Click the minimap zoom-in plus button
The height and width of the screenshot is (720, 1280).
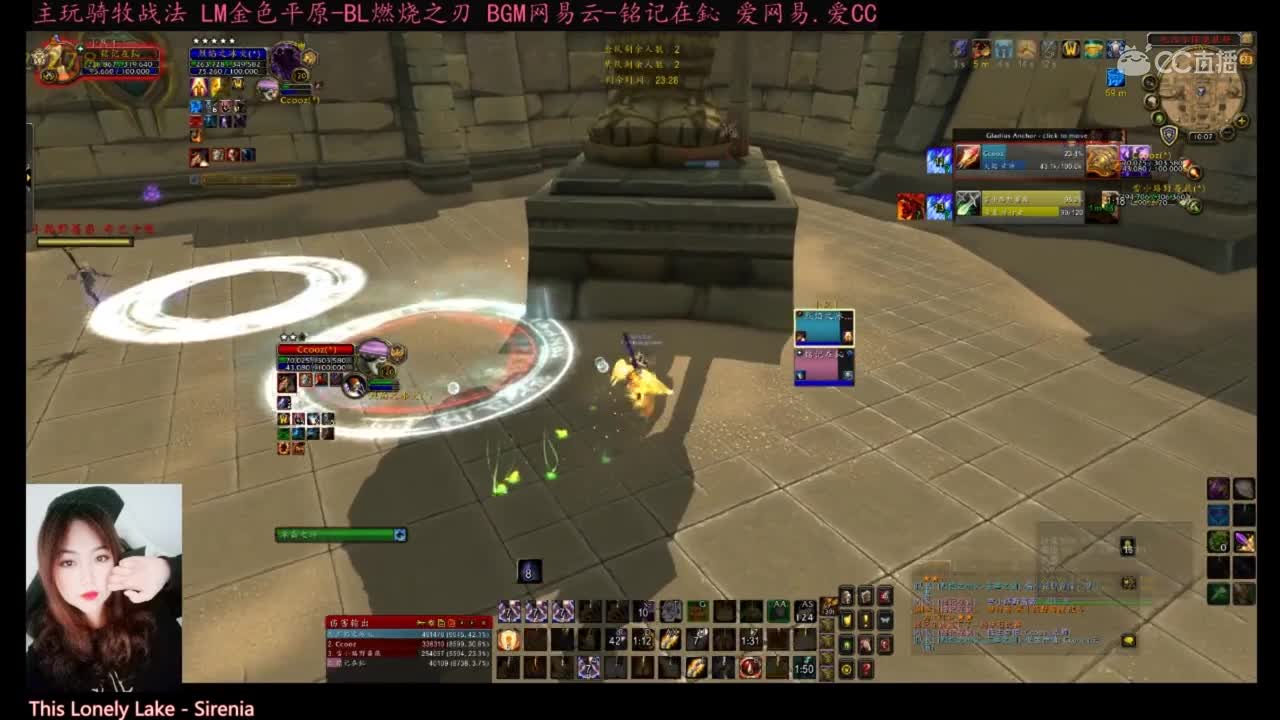point(1241,121)
